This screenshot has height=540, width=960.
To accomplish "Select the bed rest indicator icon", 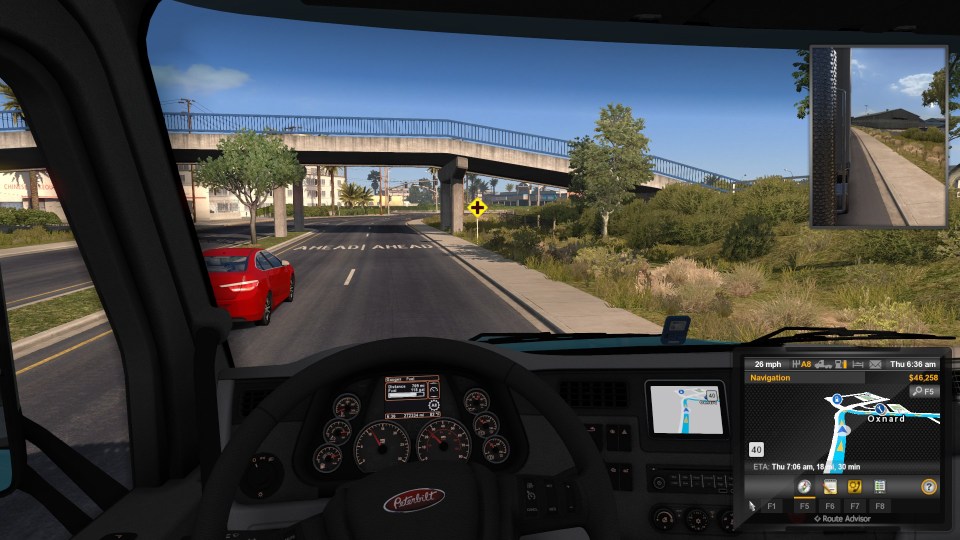I will tap(856, 364).
